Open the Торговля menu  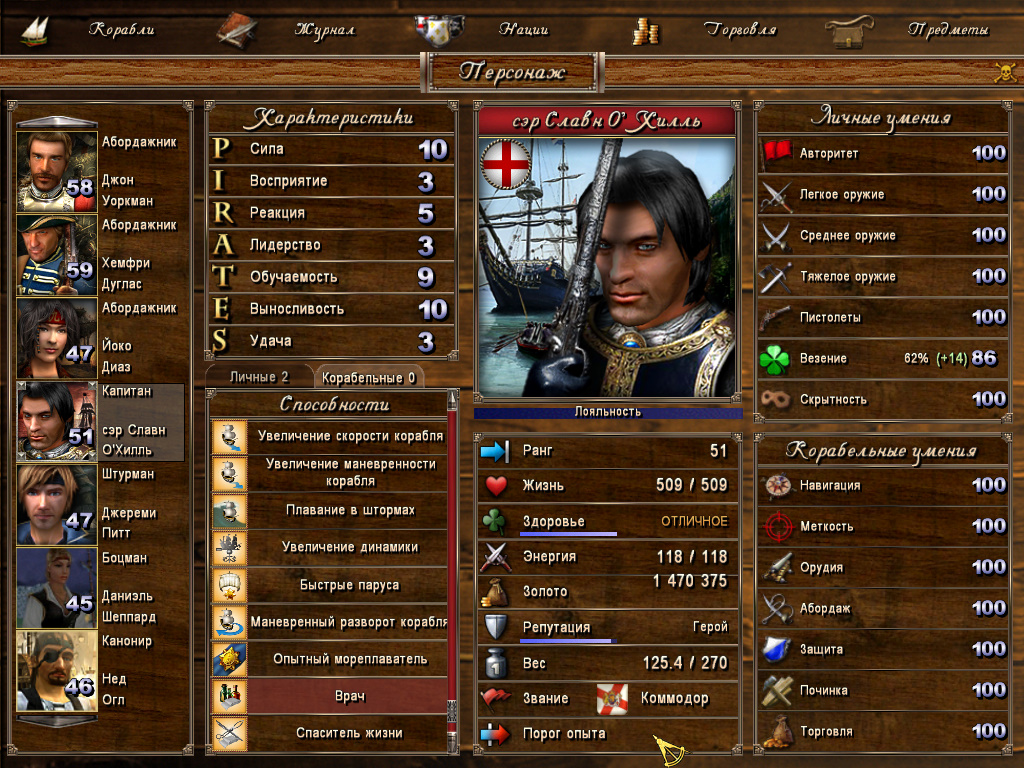pyautogui.click(x=740, y=30)
